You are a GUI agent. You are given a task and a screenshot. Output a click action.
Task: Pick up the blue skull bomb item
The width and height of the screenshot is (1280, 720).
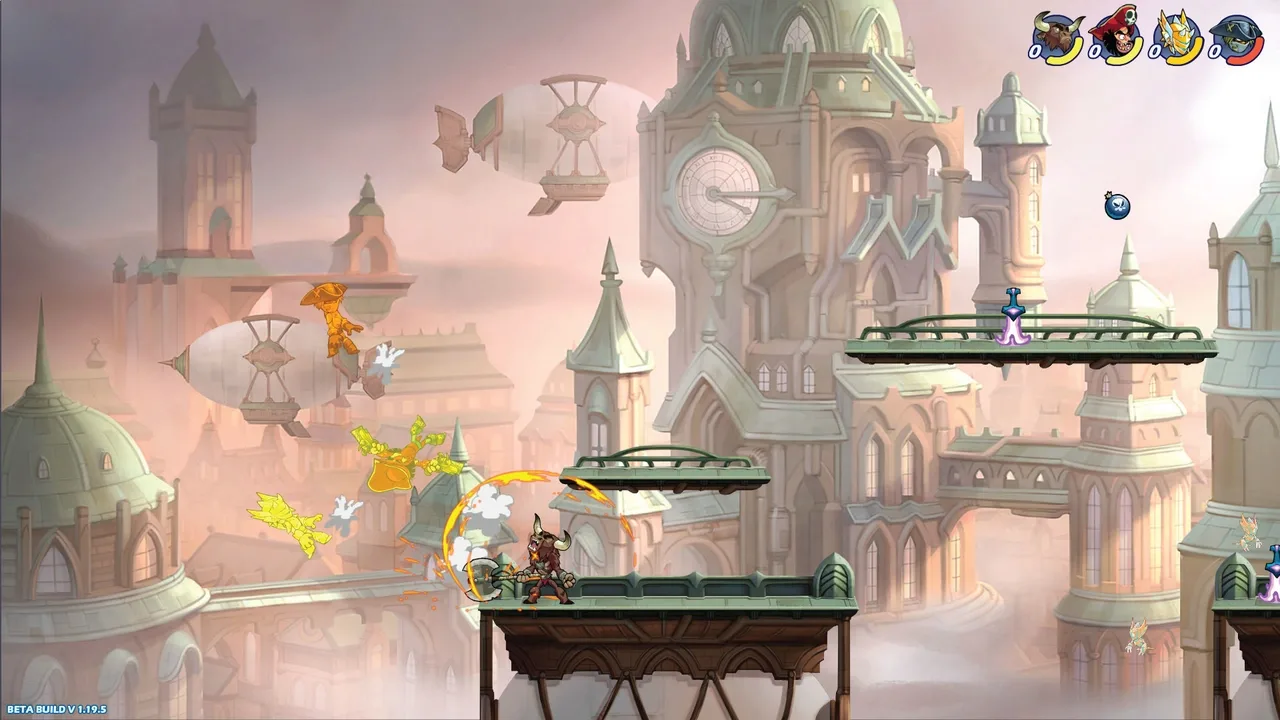(1116, 207)
